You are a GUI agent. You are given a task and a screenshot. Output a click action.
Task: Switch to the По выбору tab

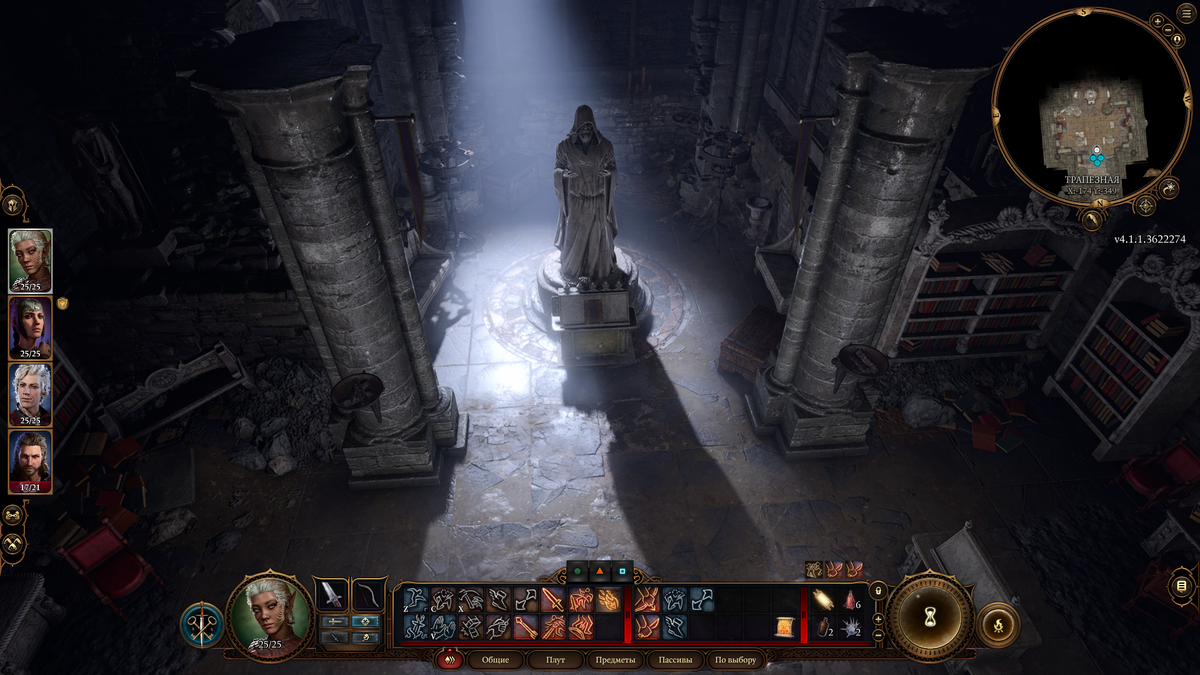pos(736,660)
